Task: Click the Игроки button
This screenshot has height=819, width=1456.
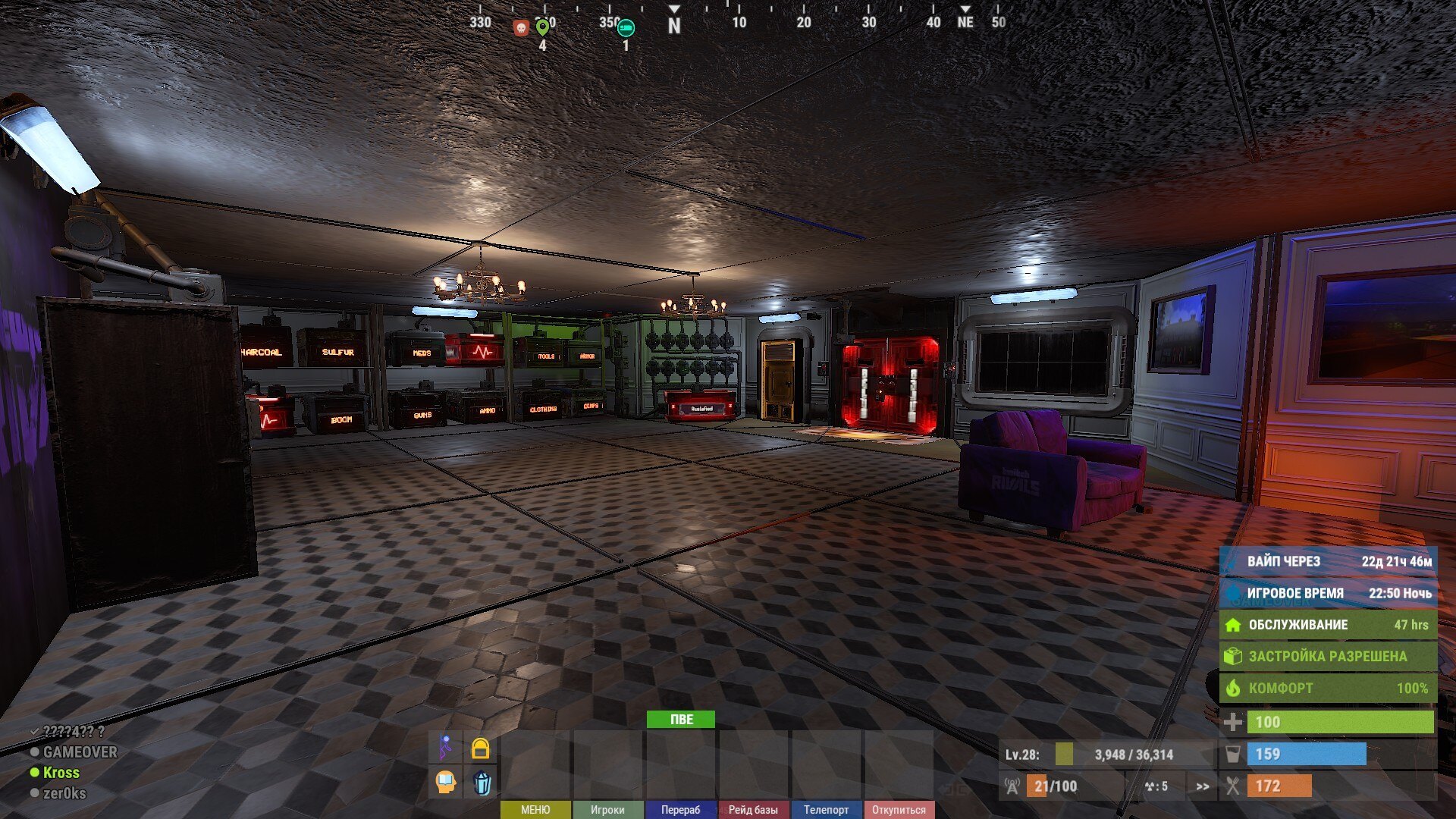Action: (607, 810)
